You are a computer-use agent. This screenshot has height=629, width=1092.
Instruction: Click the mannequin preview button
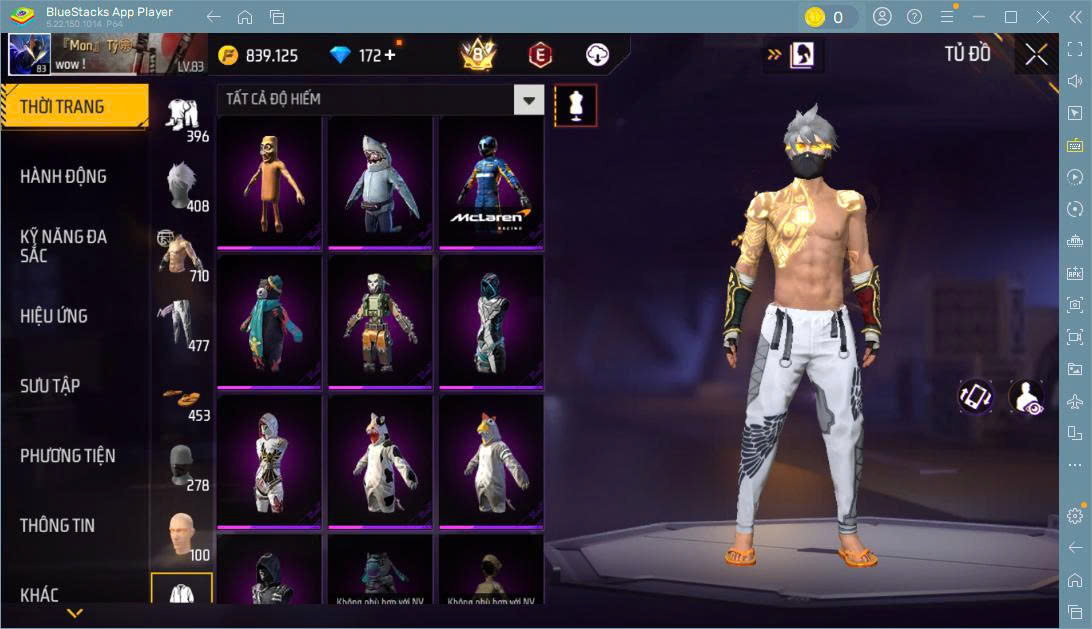pyautogui.click(x=575, y=105)
